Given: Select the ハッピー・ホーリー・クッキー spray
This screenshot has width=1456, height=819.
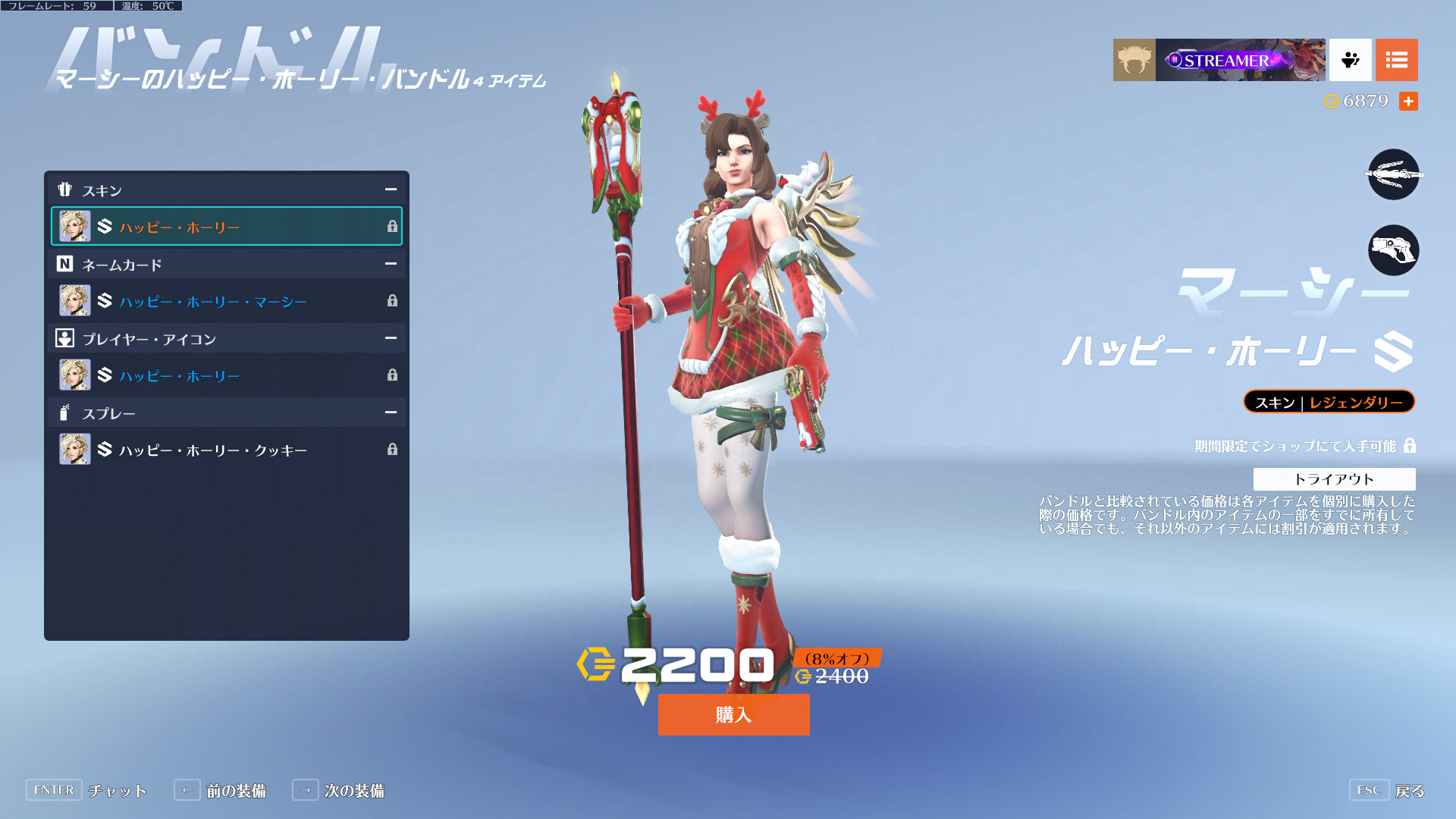Looking at the screenshot, I should 226,450.
